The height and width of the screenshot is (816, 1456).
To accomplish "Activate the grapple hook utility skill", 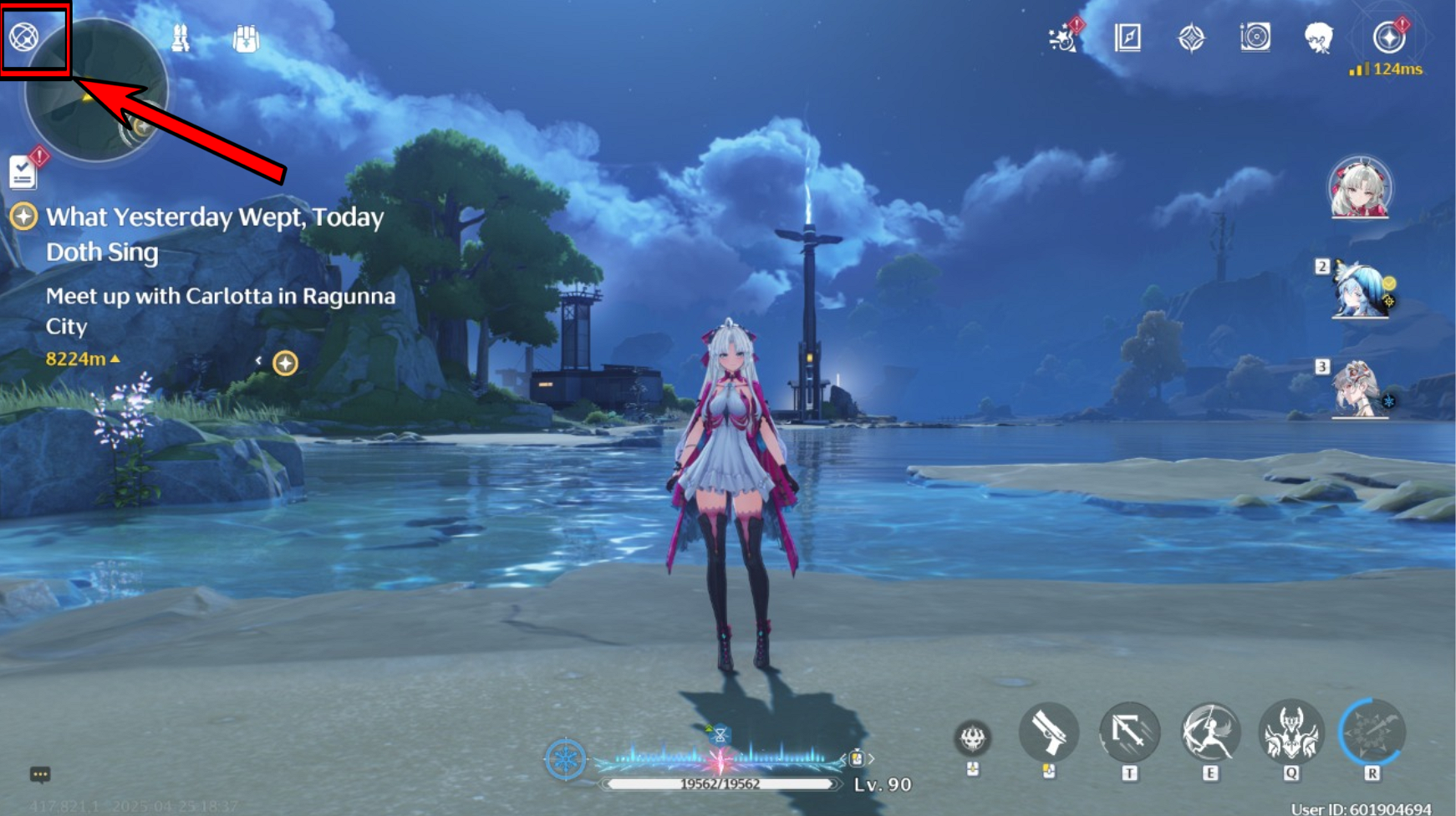I will [x=1129, y=733].
